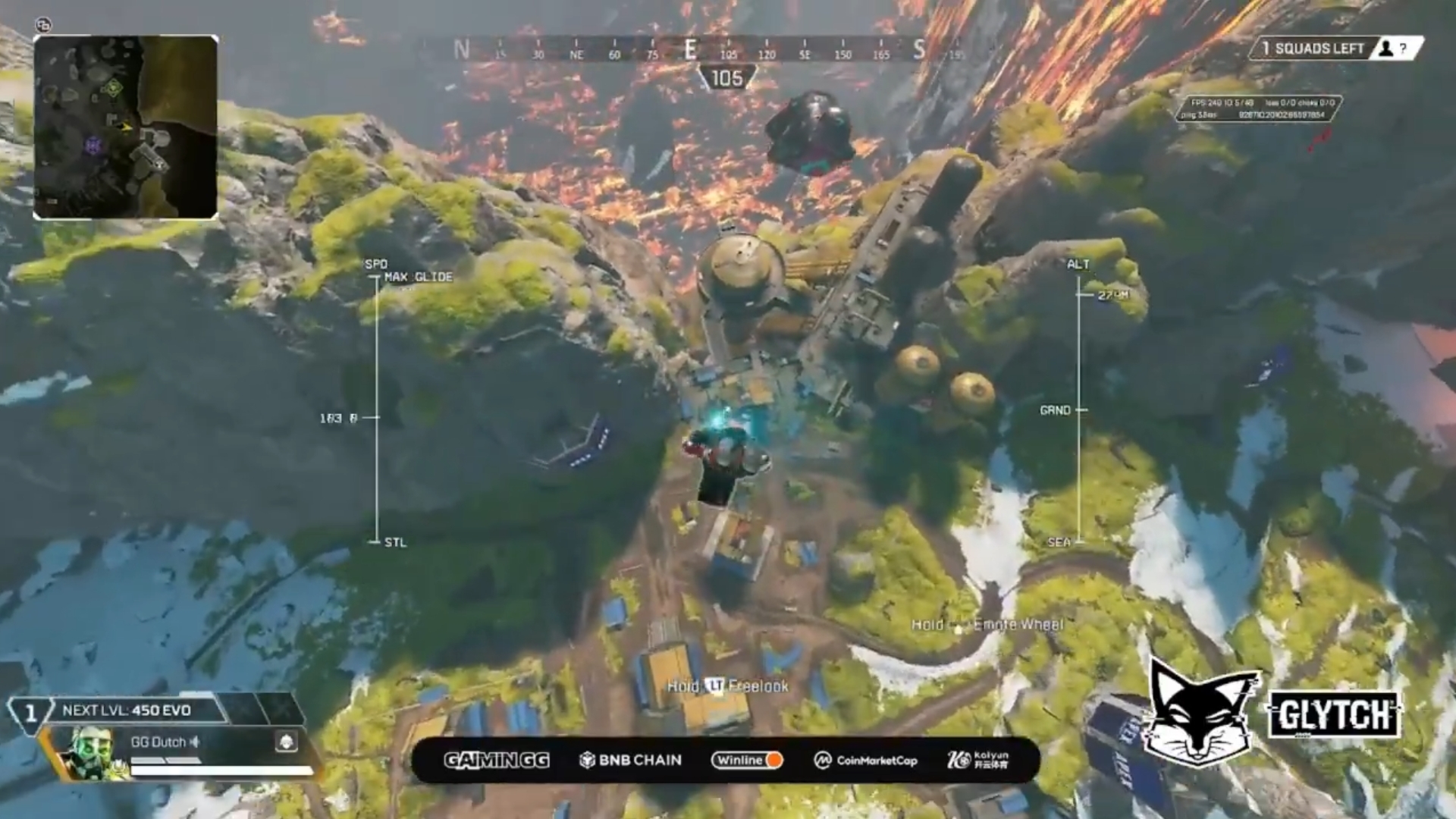
Task: Click the GLYTCH logo overlay
Action: click(x=1334, y=714)
